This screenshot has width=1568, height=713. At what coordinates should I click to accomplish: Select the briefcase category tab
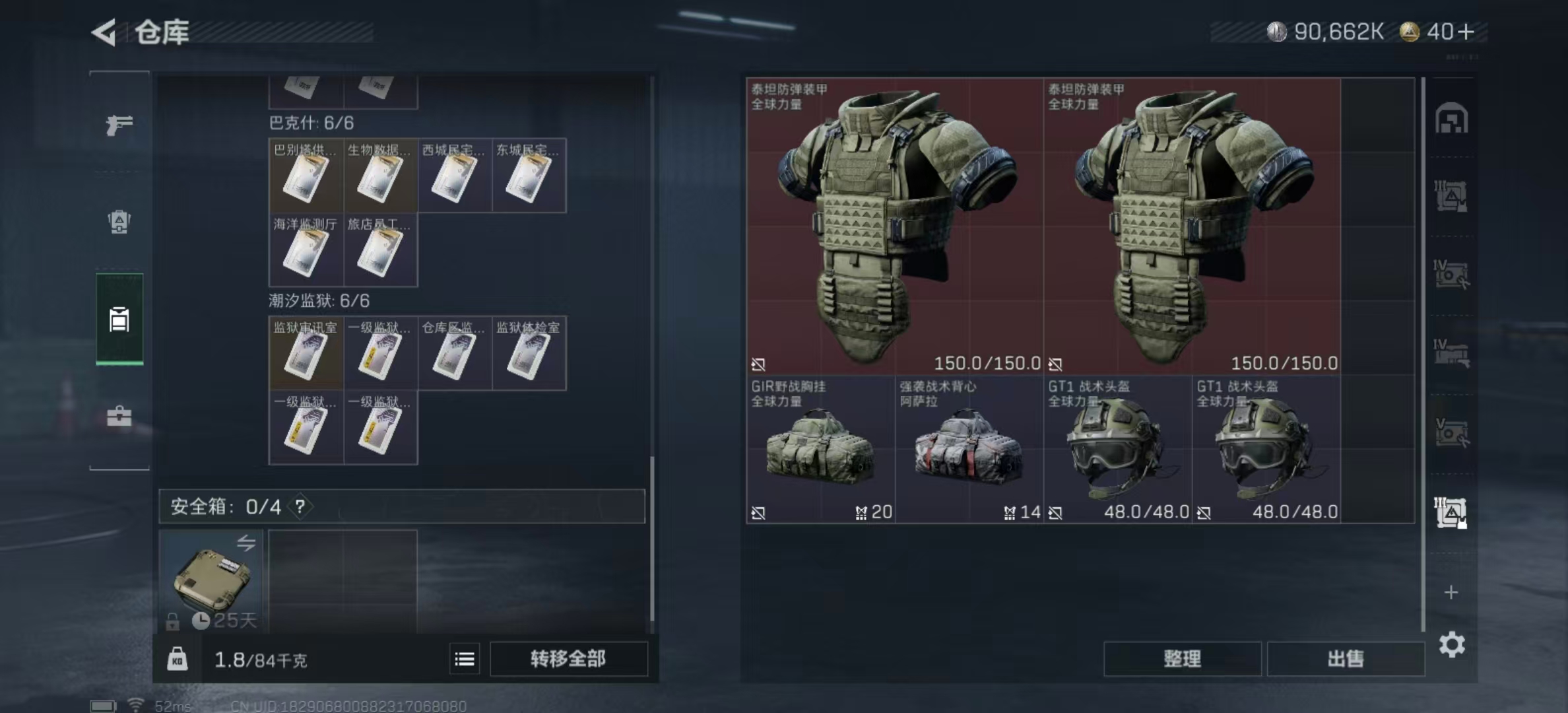pyautogui.click(x=119, y=416)
